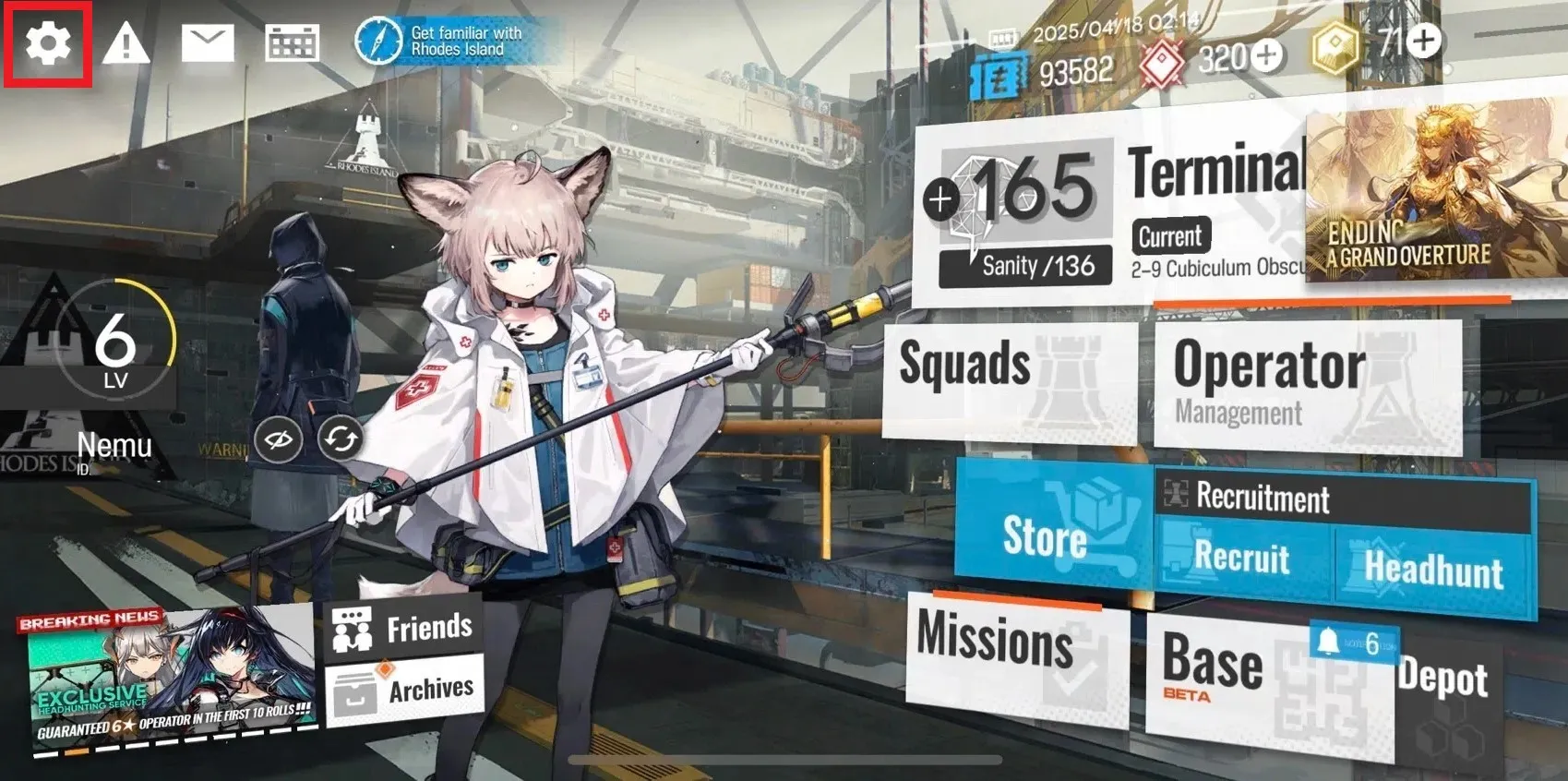
Task: Open the Friends list
Action: [x=404, y=628]
